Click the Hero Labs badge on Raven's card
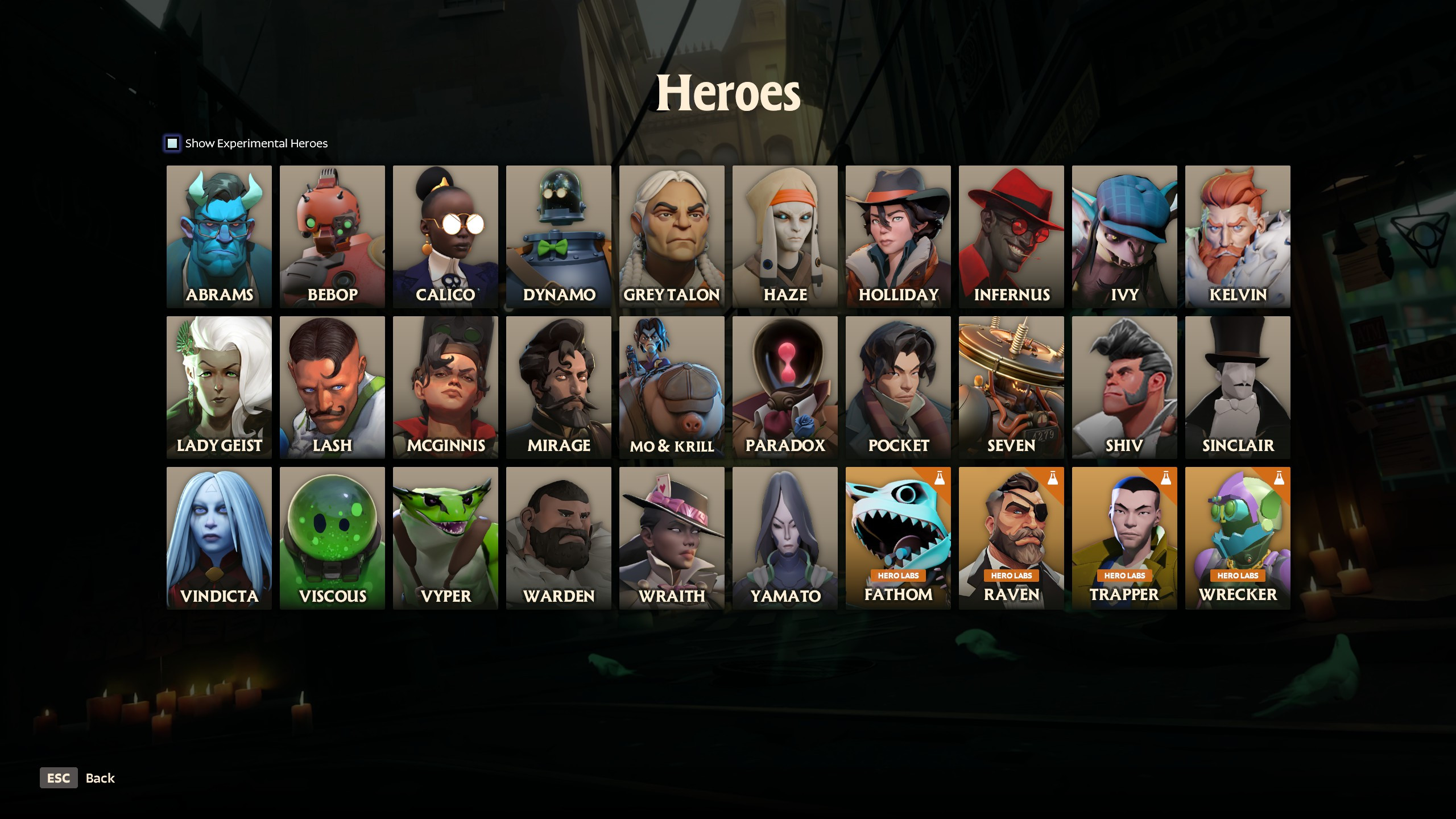This screenshot has height=819, width=1456. pyautogui.click(x=1011, y=575)
